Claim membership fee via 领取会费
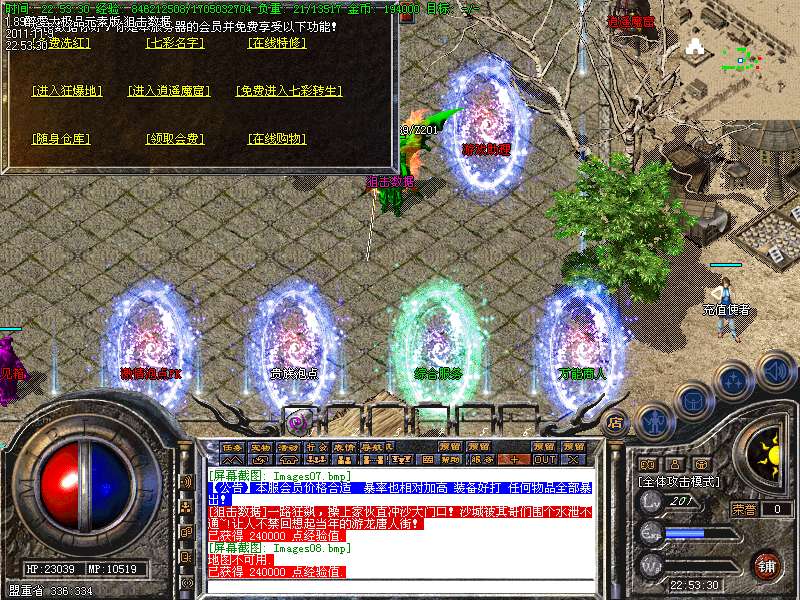Screen dimensions: 800x600 coord(174,139)
